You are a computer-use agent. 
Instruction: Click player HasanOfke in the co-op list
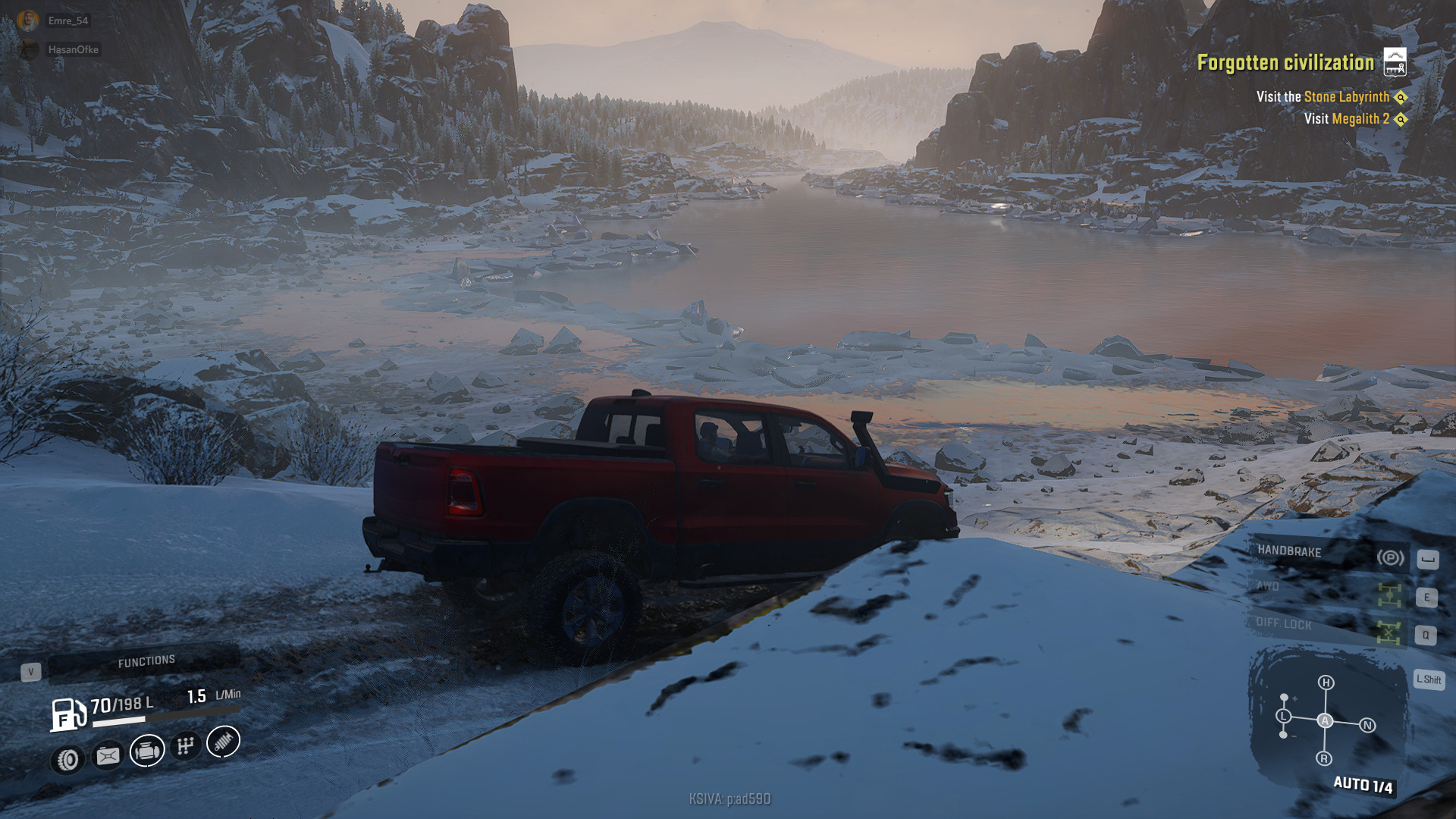pos(73,50)
